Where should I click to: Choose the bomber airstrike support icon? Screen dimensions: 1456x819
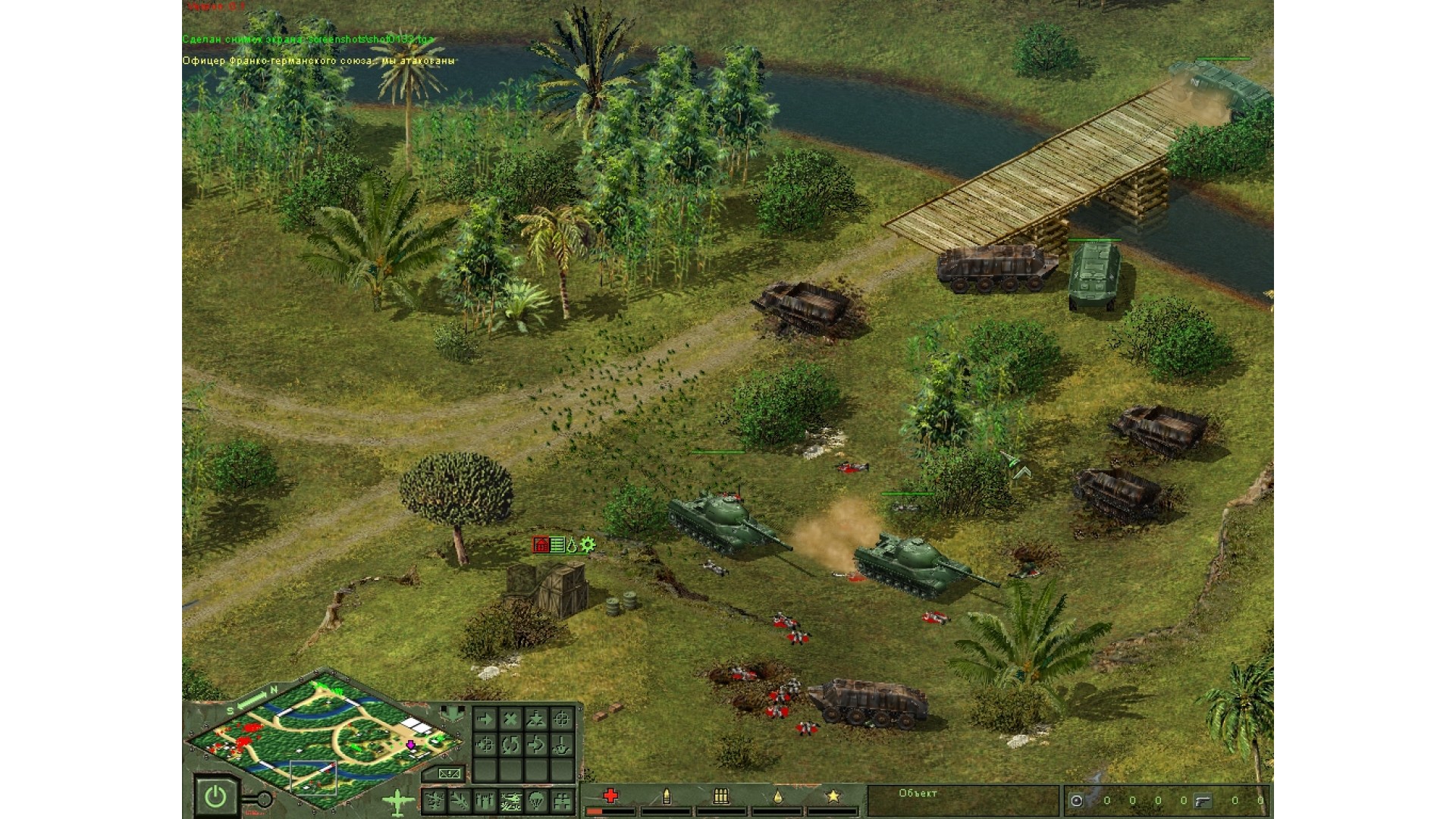coord(435,800)
